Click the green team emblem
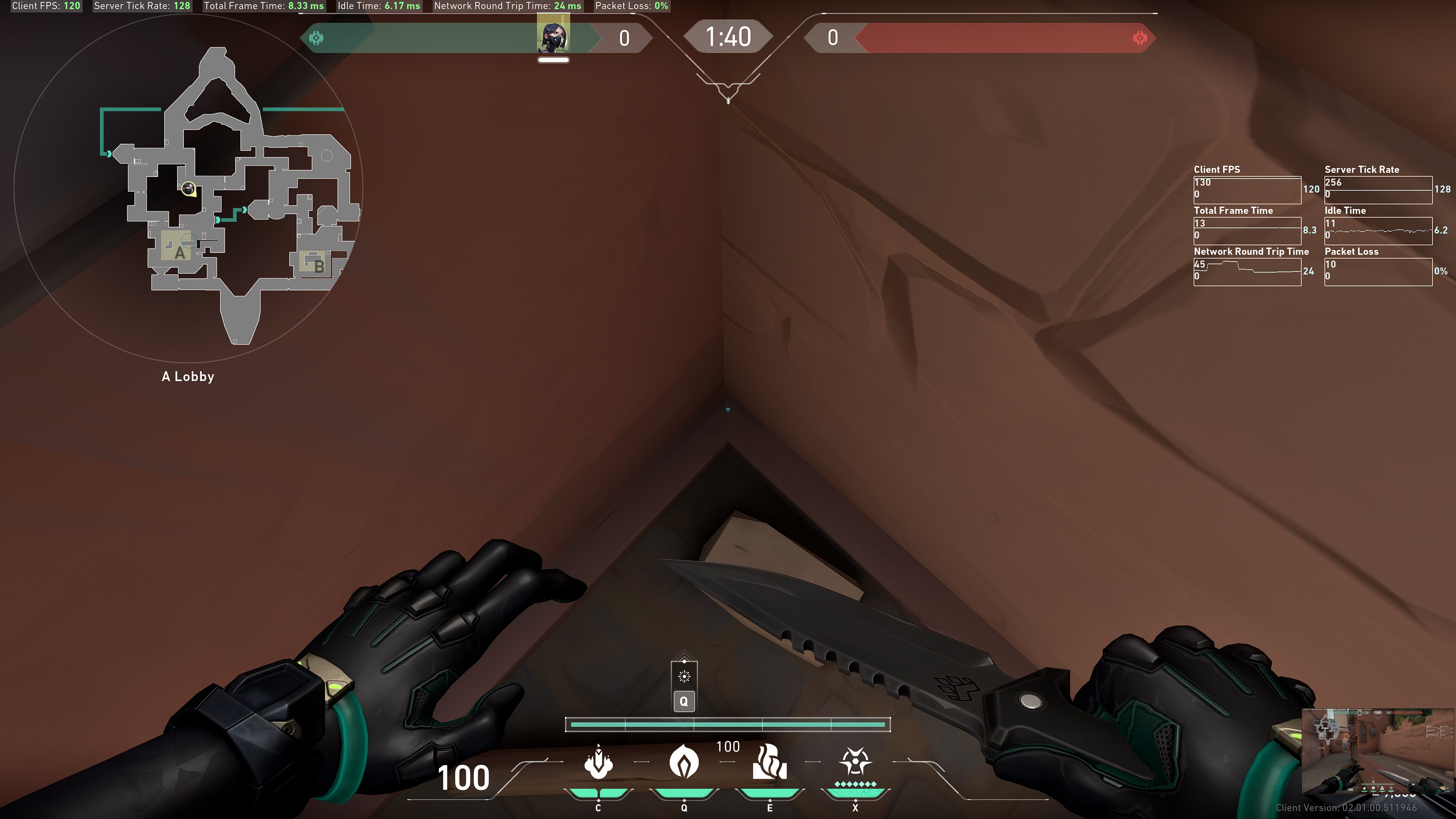Screen dimensions: 1456x819 pyautogui.click(x=317, y=38)
